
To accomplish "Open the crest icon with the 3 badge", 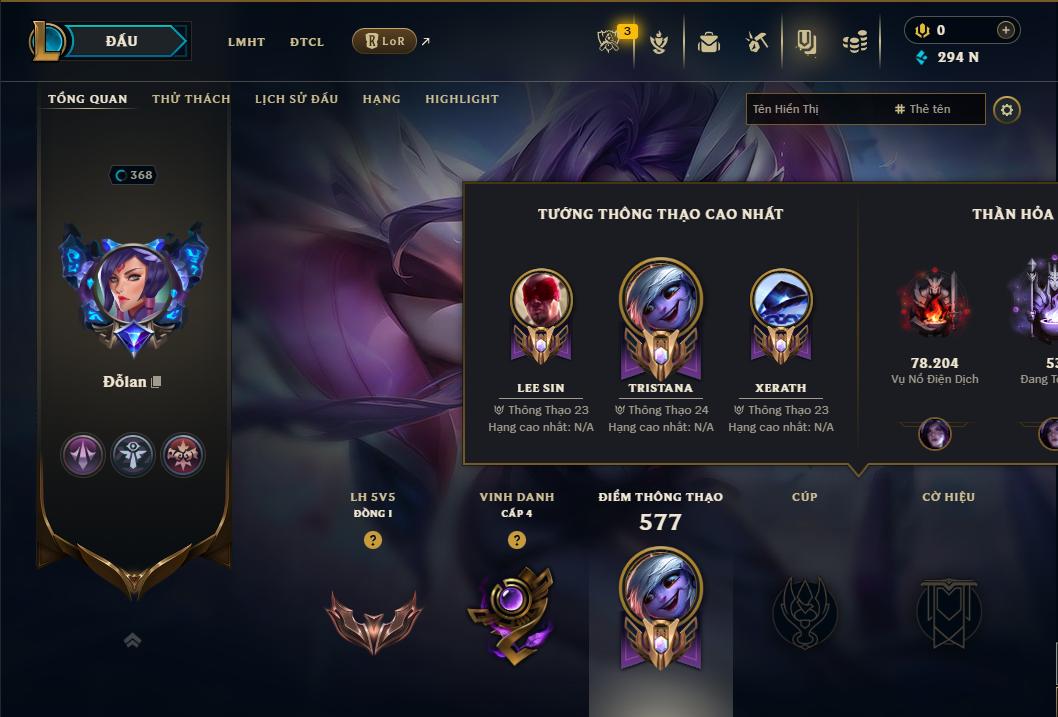I will click(609, 42).
